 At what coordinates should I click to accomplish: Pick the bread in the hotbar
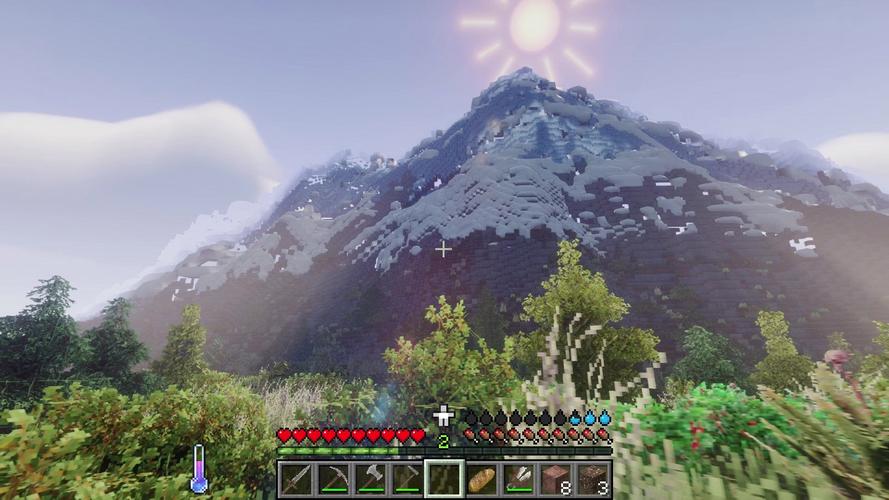(482, 479)
